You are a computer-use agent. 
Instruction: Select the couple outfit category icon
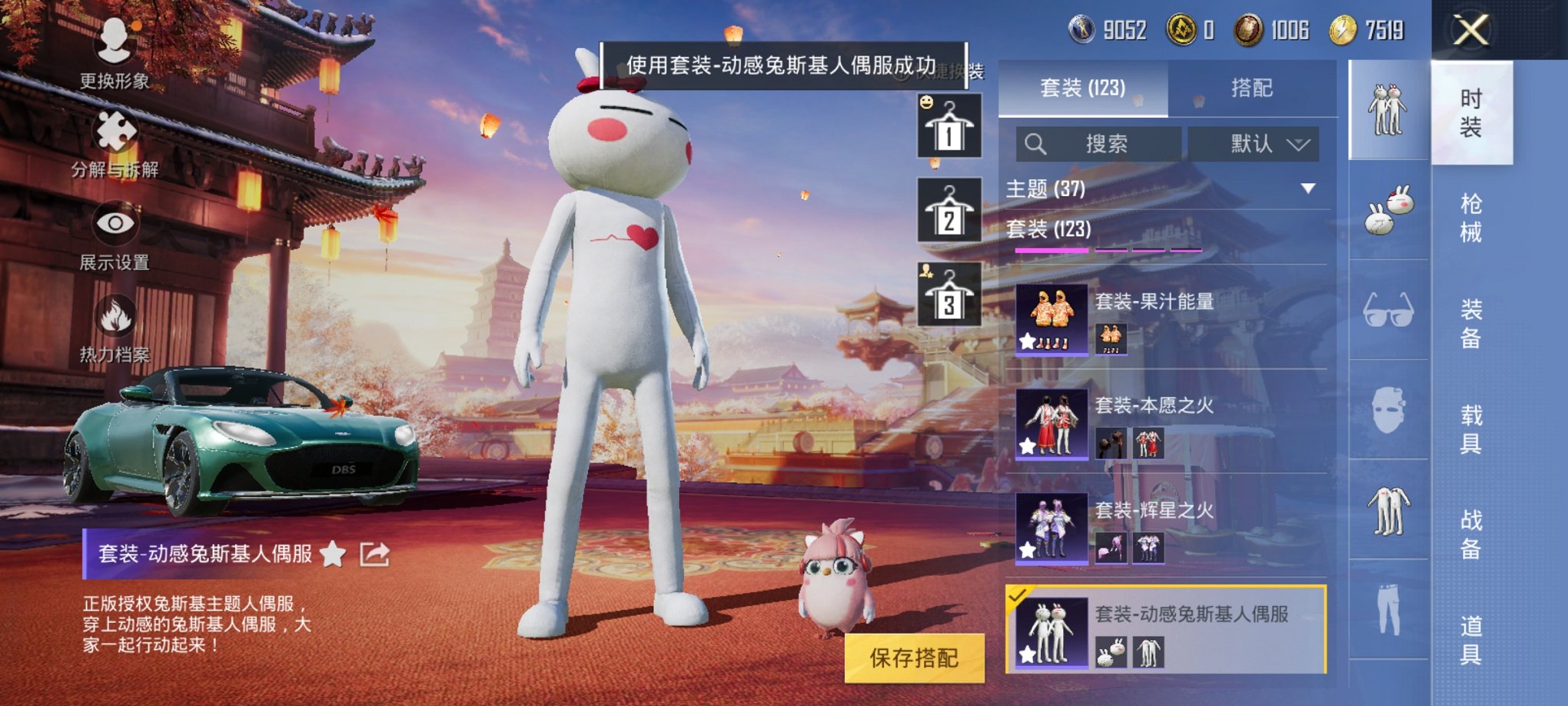1389,107
